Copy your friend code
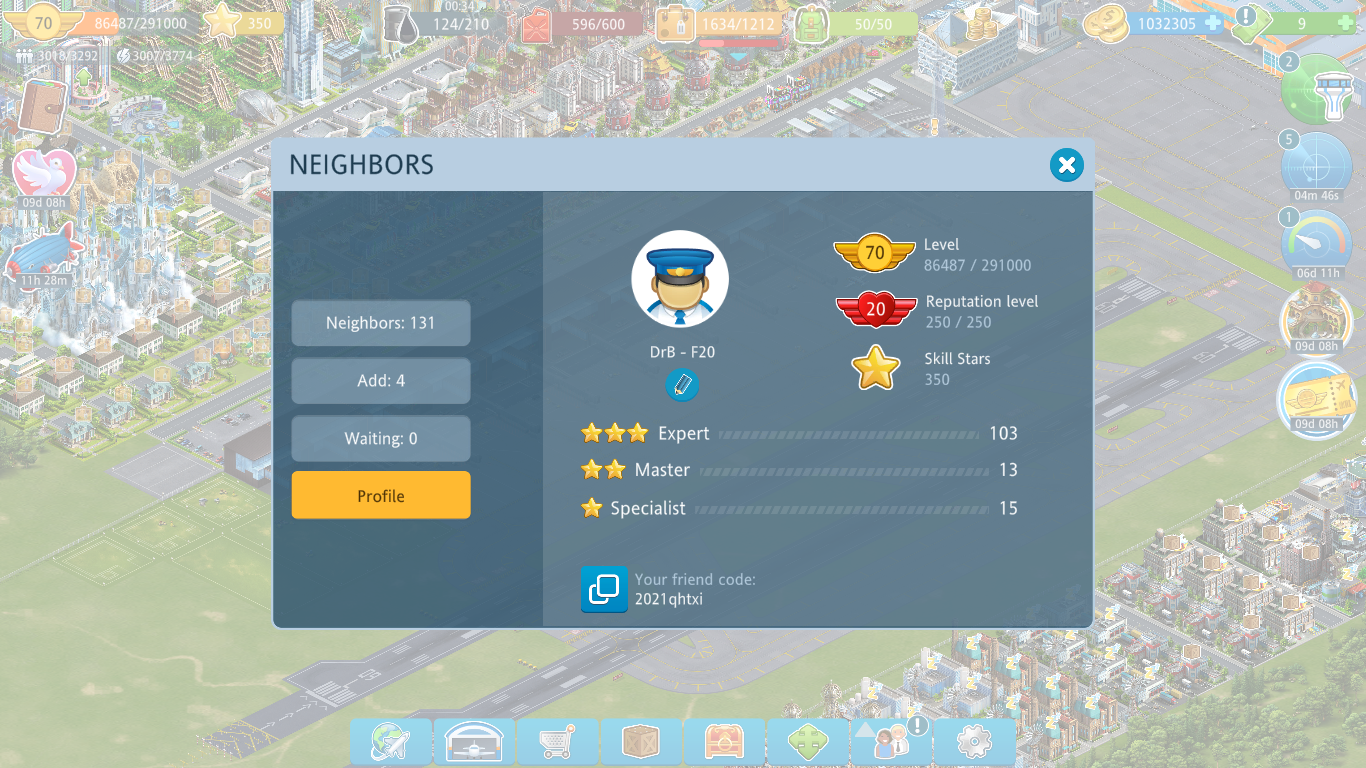This screenshot has height=768, width=1366. coord(604,589)
